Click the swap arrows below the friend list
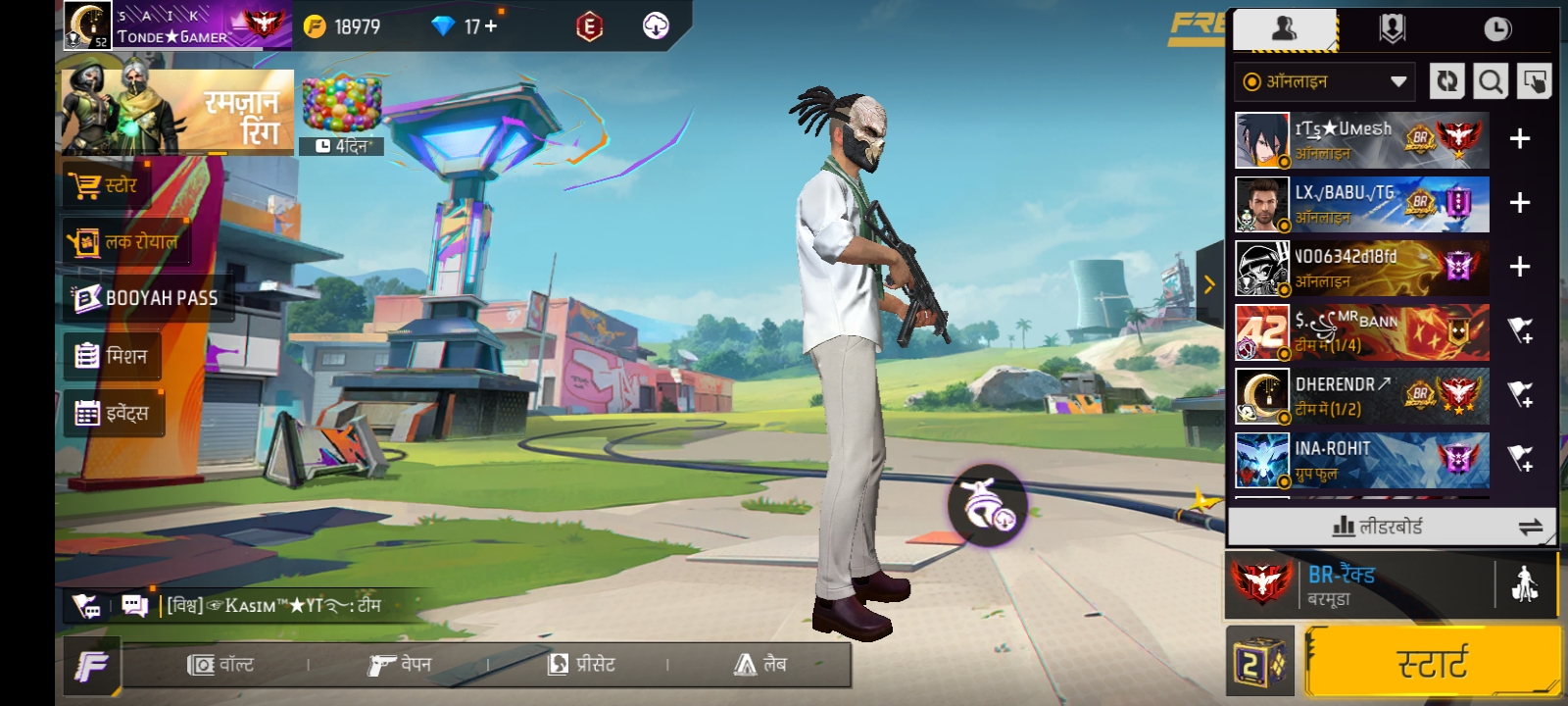This screenshot has width=1568, height=706. click(1529, 527)
